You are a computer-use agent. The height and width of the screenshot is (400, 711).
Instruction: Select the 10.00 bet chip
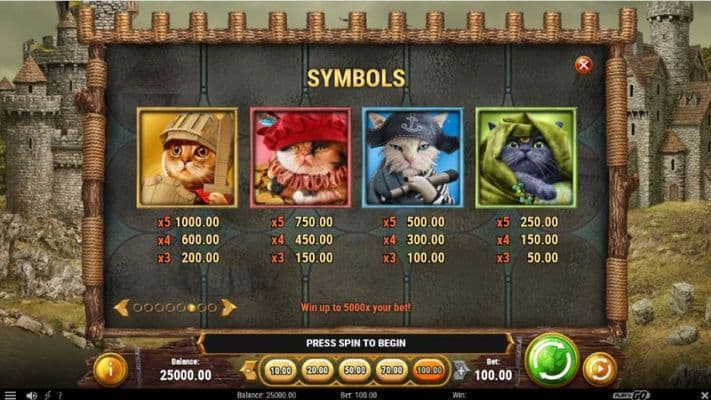click(x=282, y=371)
